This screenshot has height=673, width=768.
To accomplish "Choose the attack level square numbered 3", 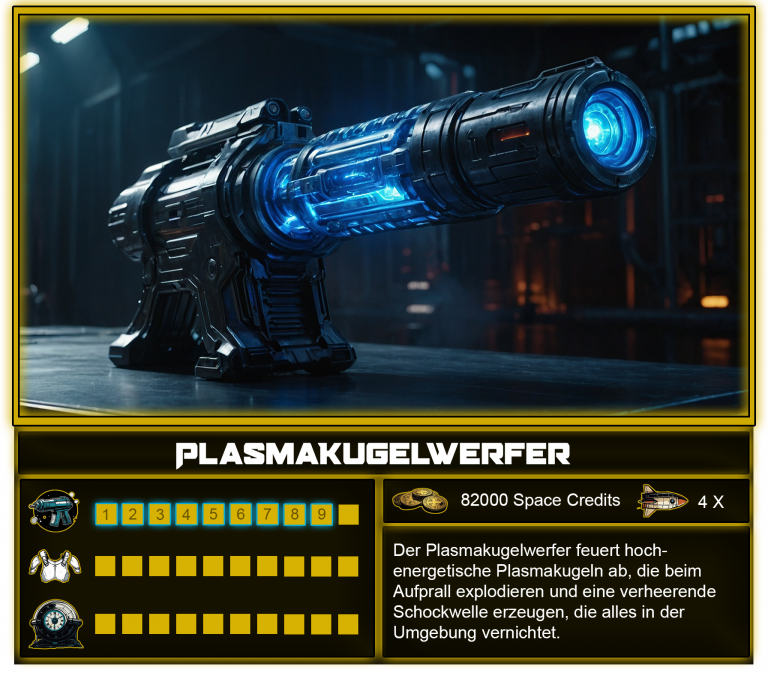I will [159, 515].
